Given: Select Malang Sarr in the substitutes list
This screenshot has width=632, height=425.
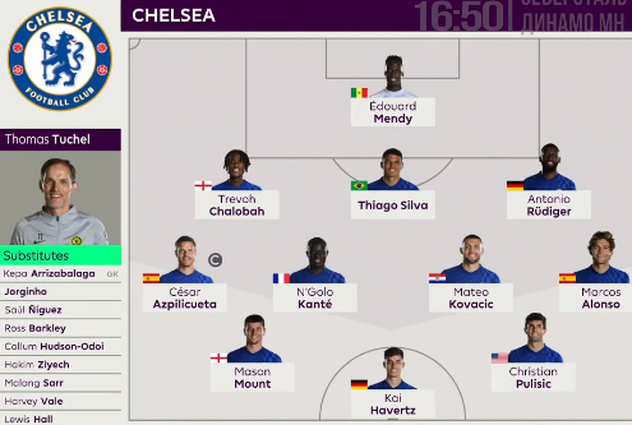Looking at the screenshot, I should (x=60, y=383).
